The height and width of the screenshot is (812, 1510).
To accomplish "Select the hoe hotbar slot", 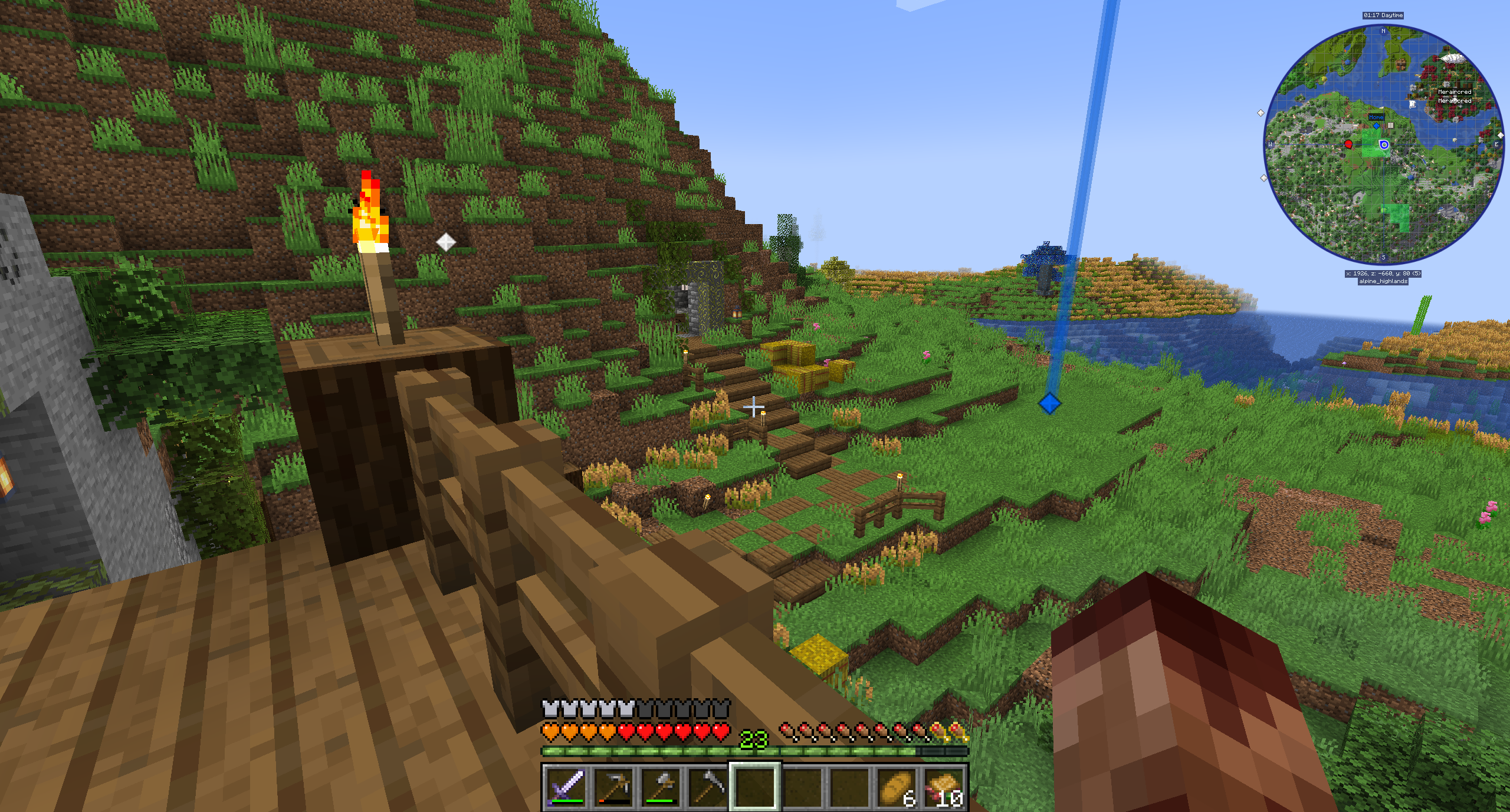I will tap(708, 787).
